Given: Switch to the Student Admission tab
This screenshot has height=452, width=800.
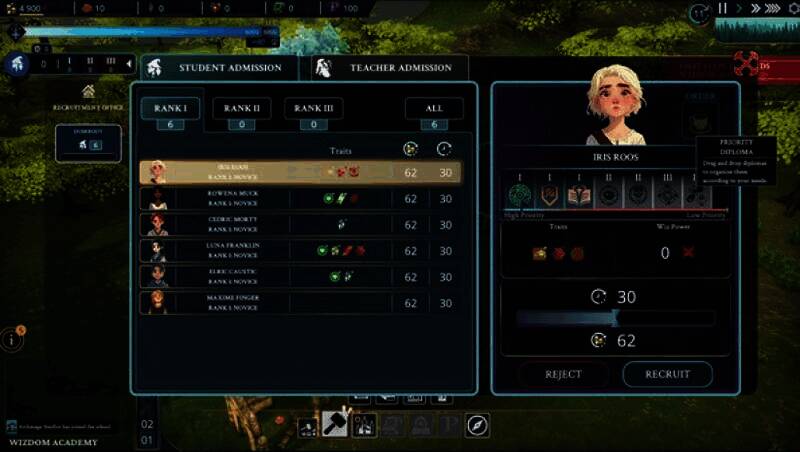Looking at the screenshot, I should (x=220, y=67).
